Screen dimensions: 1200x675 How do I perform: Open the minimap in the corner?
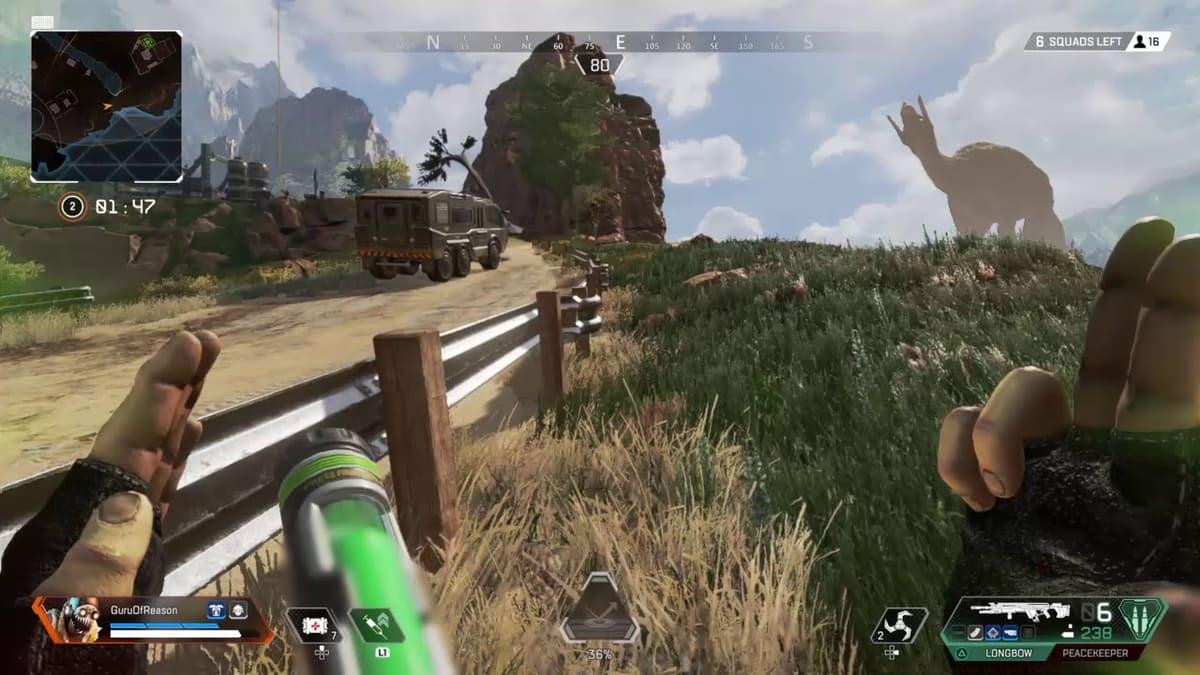point(106,106)
